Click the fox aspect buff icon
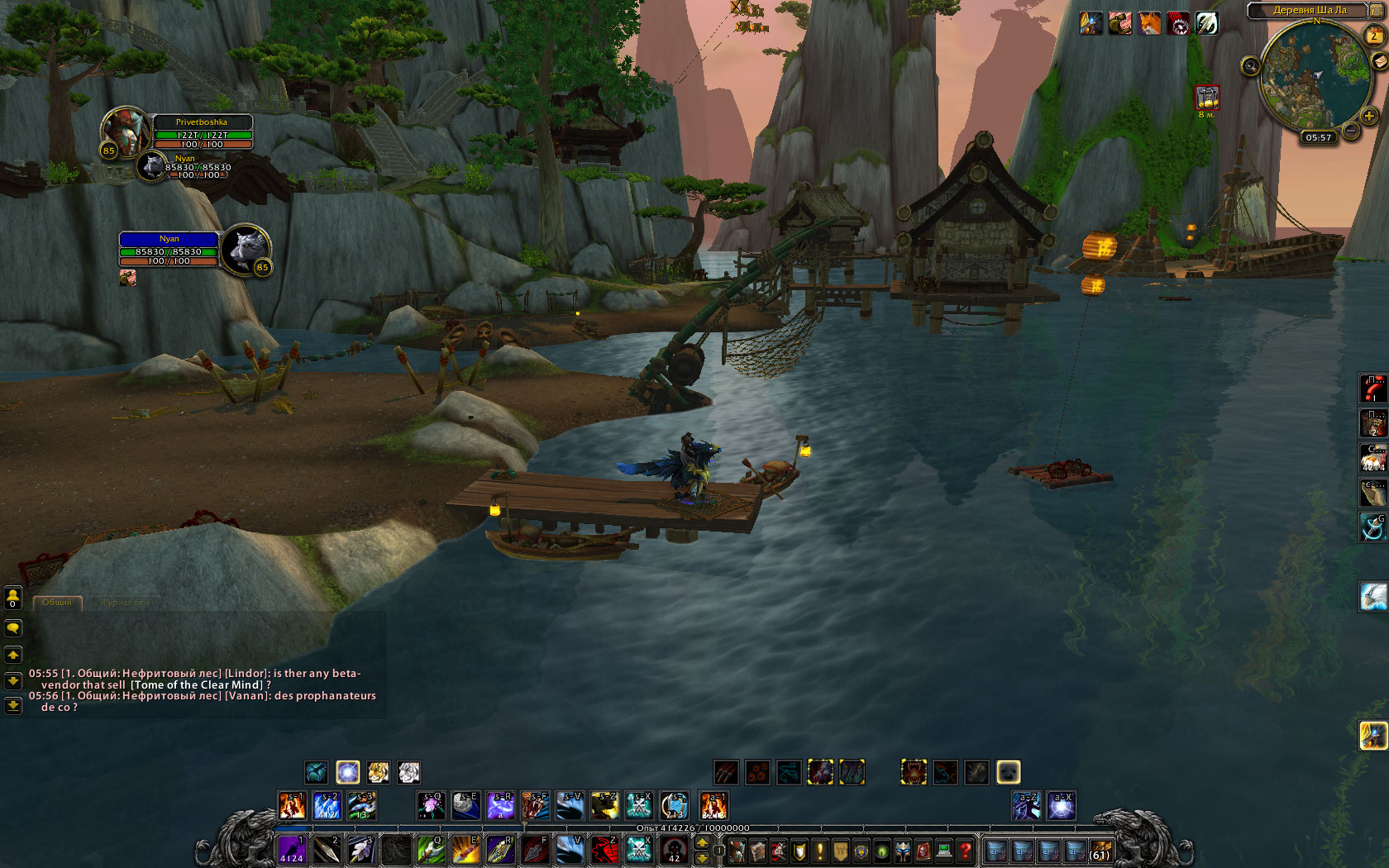 1149,23
